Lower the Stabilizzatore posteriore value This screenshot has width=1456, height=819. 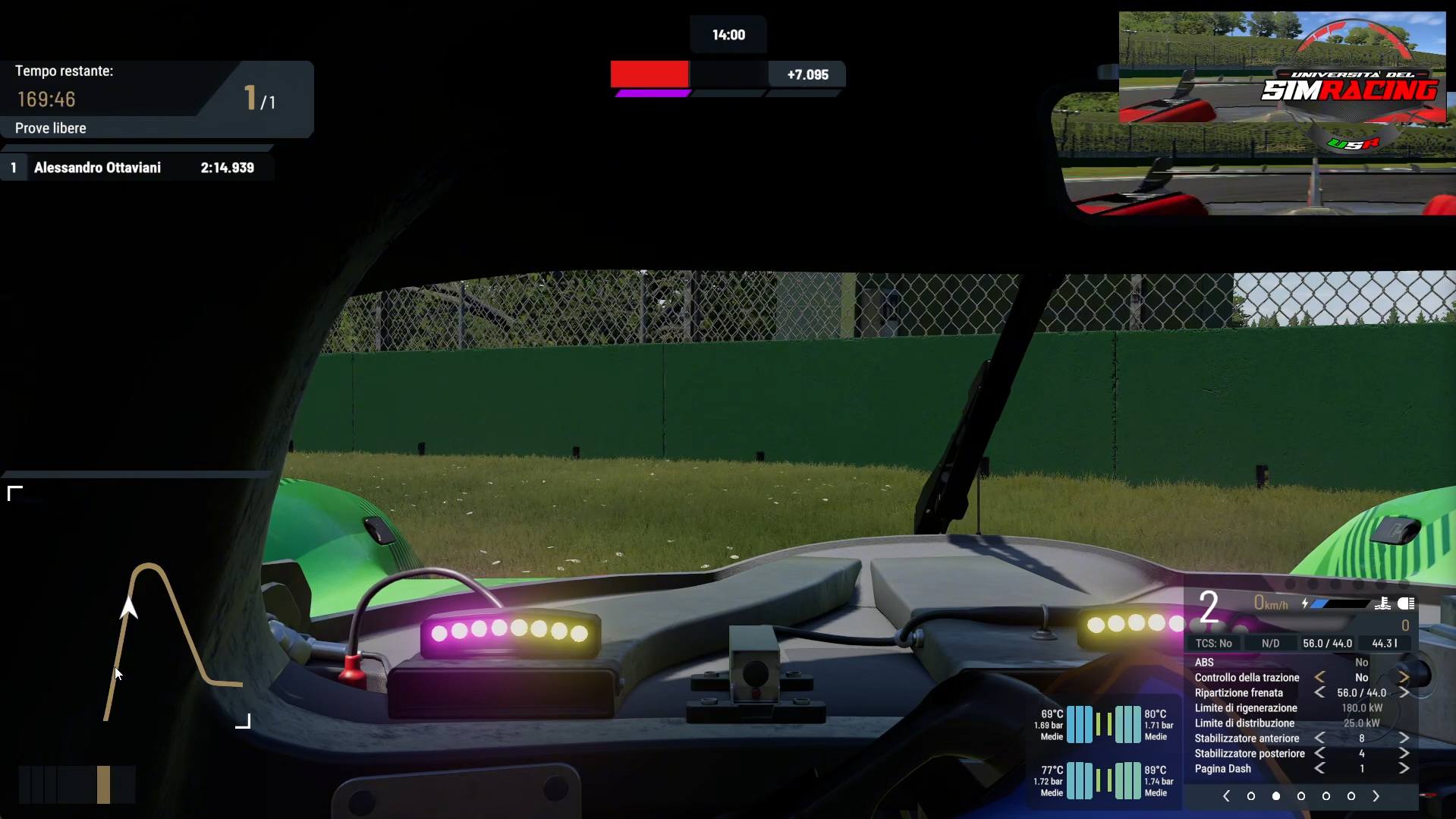coord(1320,753)
